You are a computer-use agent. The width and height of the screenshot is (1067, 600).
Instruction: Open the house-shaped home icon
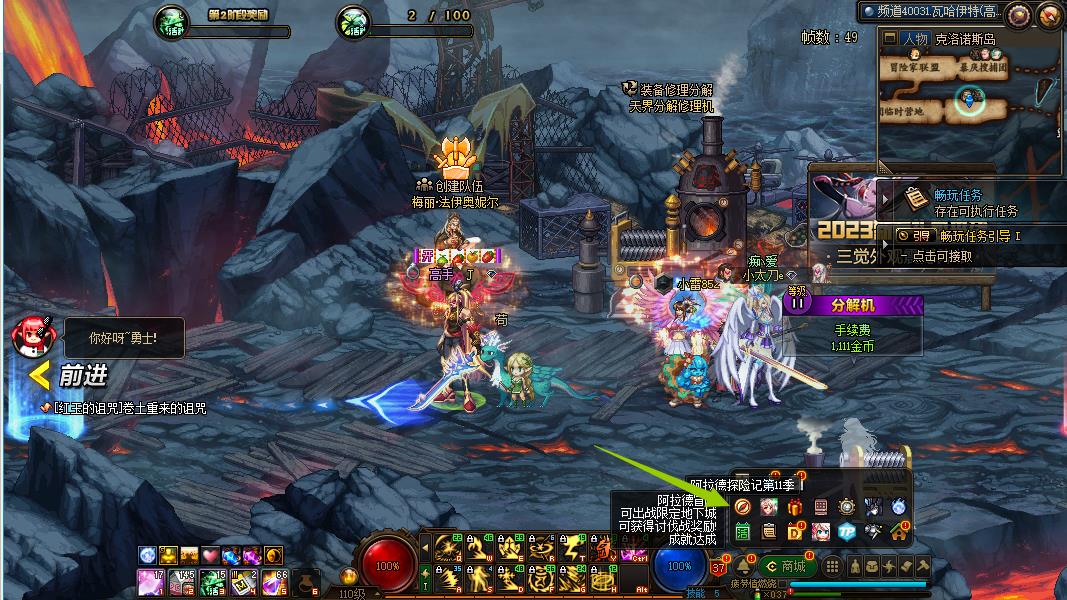pos(898,532)
